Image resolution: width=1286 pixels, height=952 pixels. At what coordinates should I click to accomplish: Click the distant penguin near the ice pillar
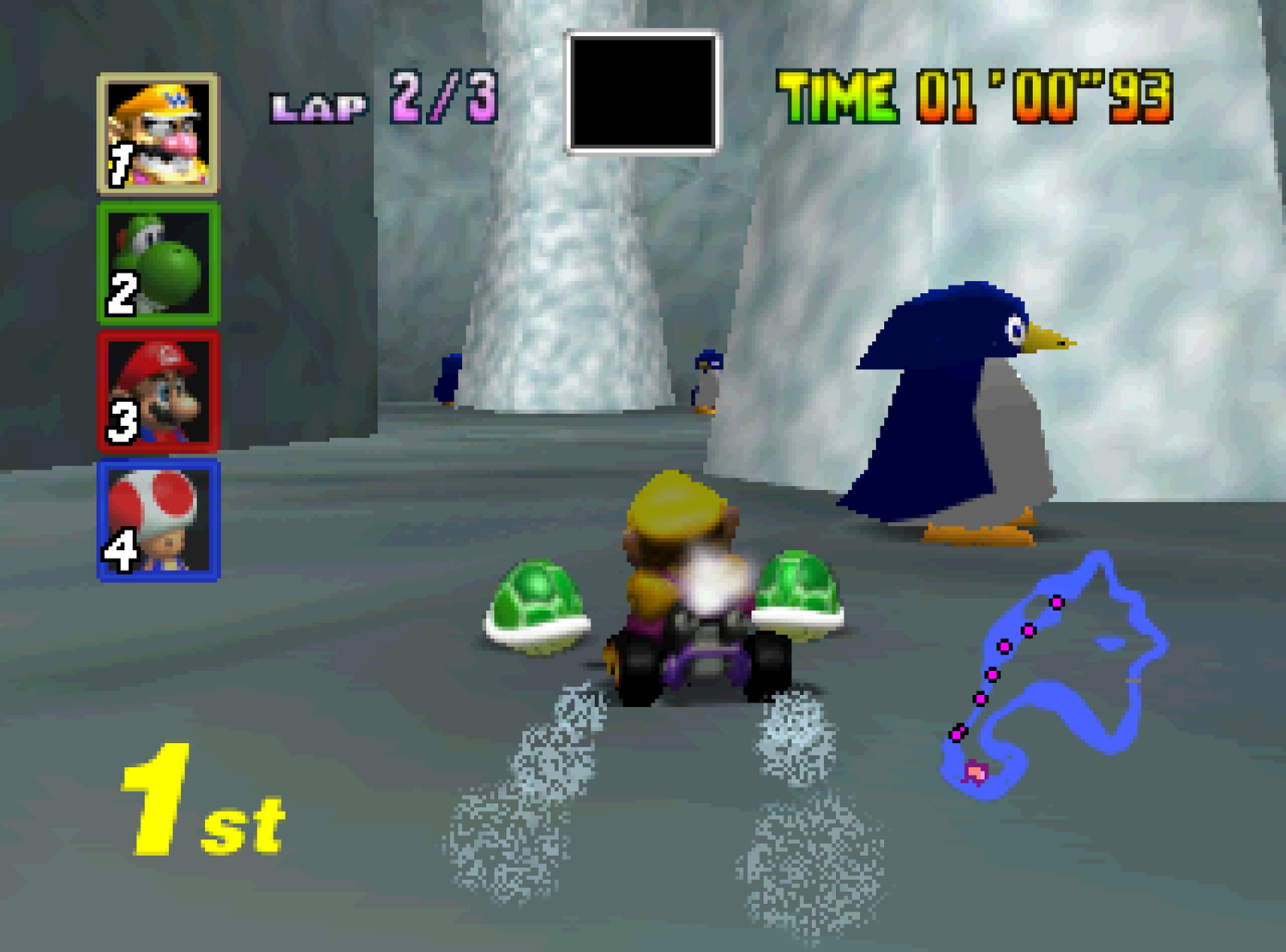pos(446,381)
